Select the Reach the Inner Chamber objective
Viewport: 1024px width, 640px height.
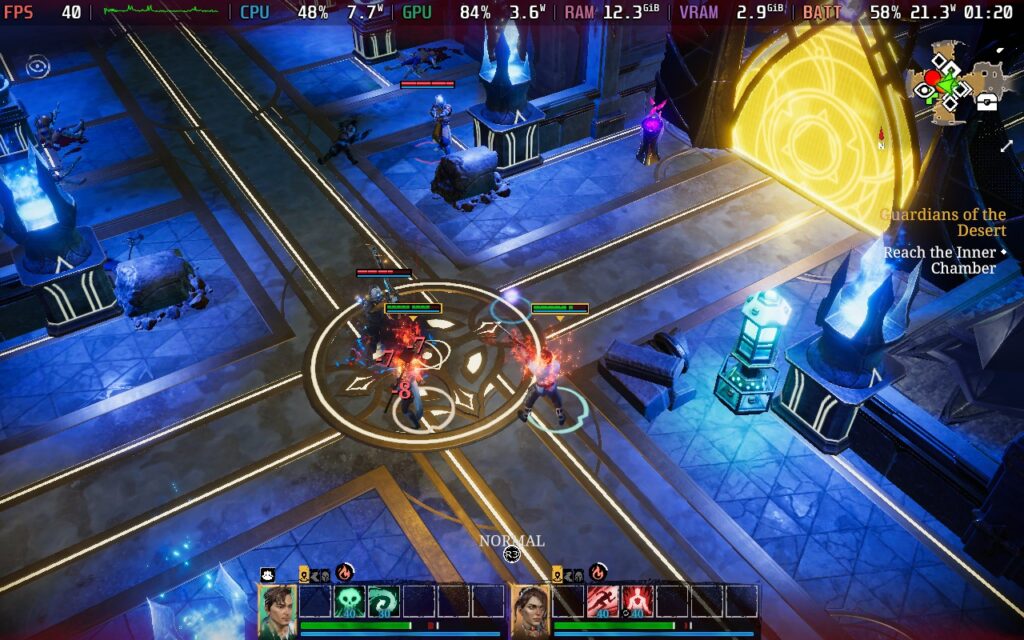pyautogui.click(x=940, y=260)
